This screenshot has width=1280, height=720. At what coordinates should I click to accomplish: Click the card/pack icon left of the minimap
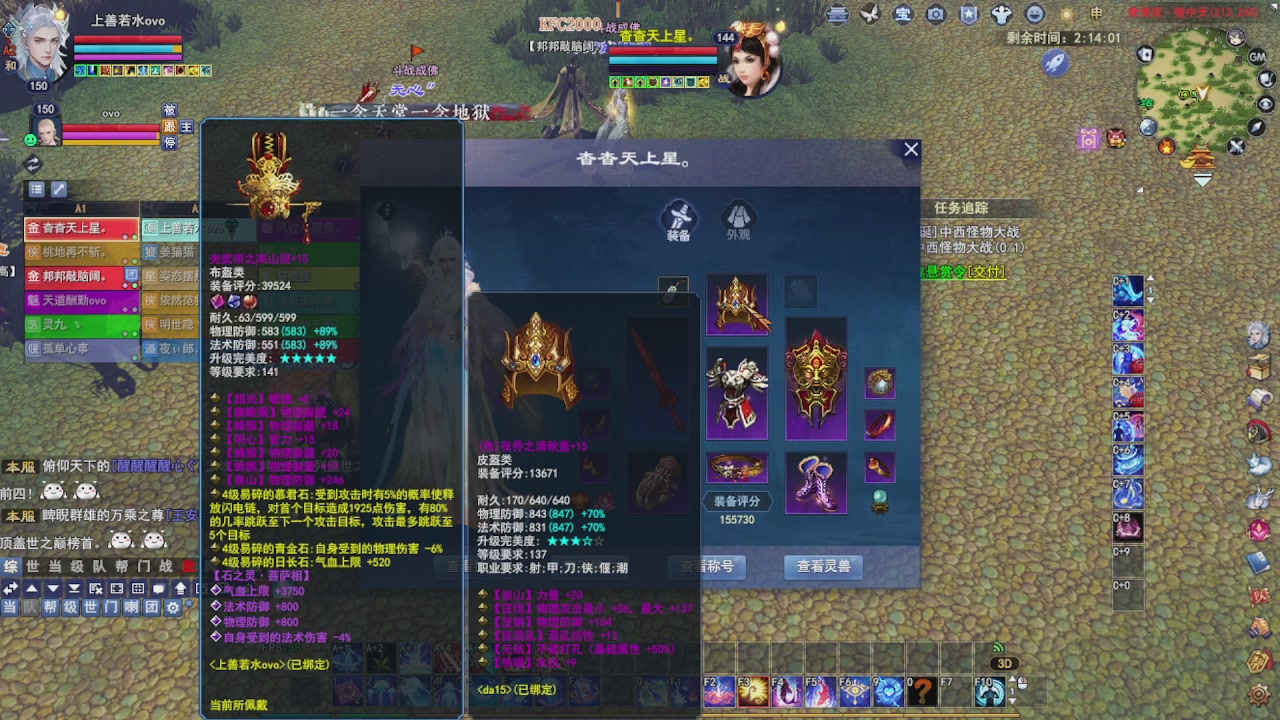1144,55
